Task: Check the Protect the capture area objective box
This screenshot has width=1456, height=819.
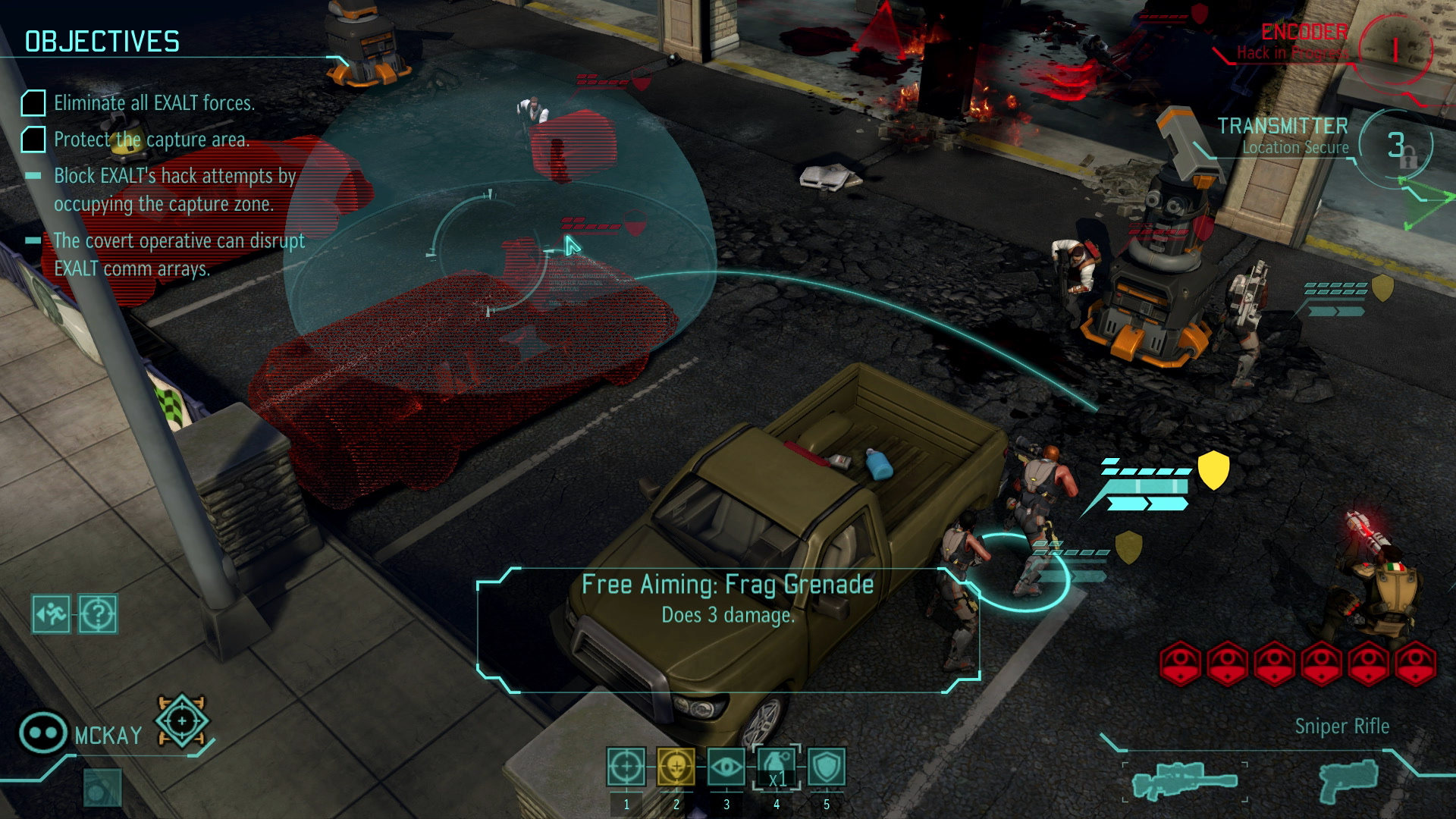Action: click(x=33, y=140)
